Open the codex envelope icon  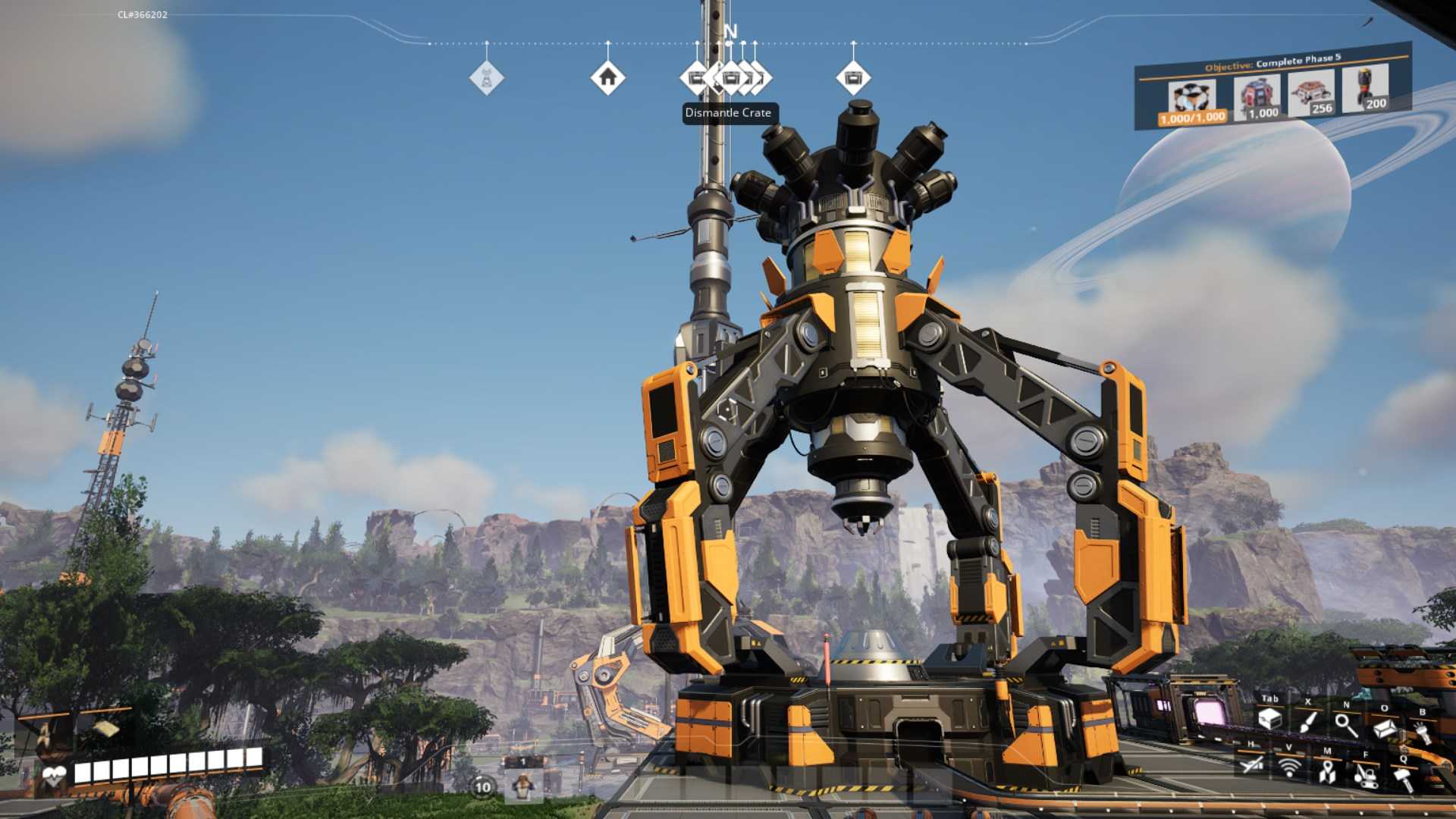pyautogui.click(x=1385, y=729)
